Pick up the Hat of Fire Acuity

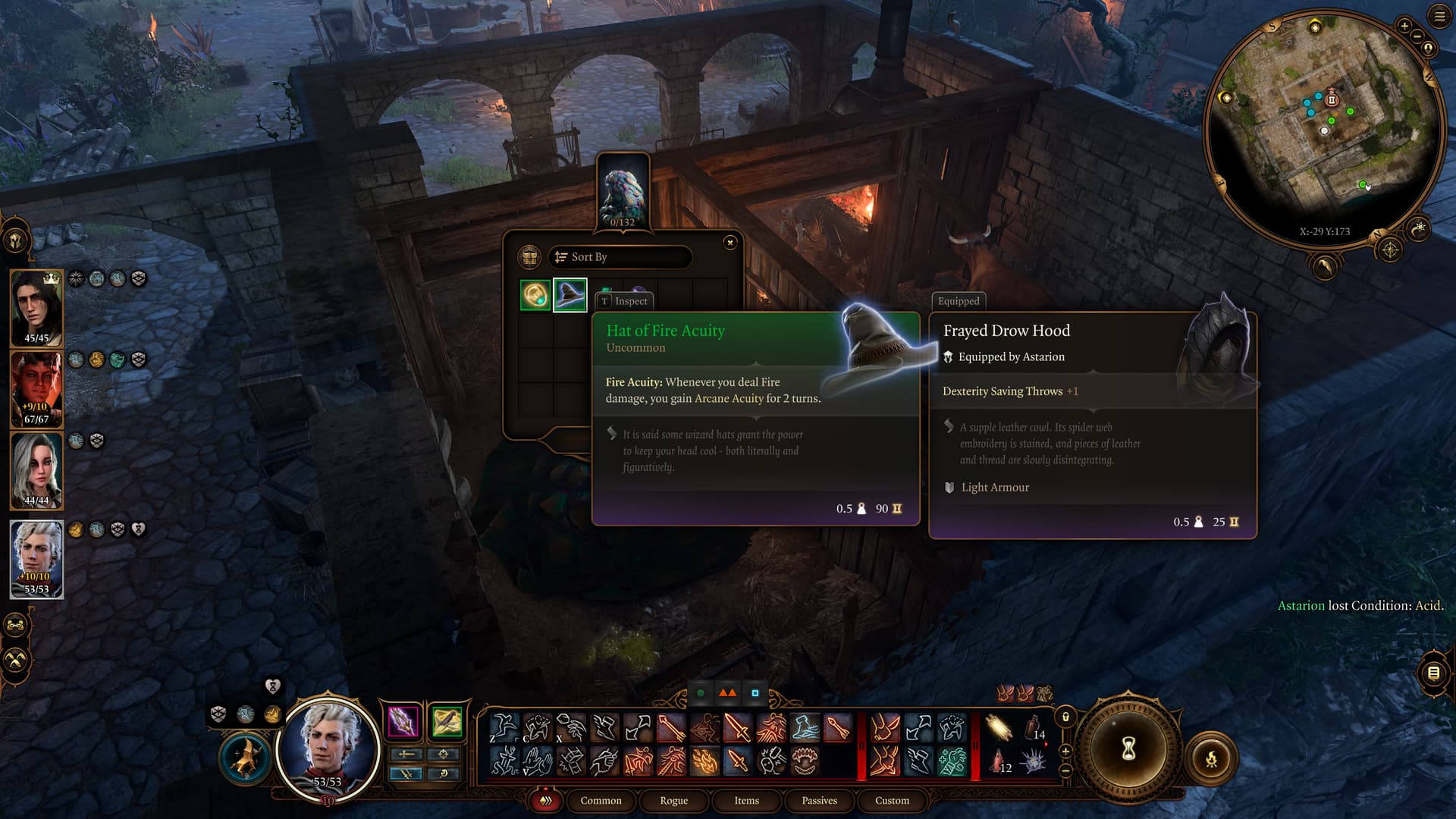[x=570, y=295]
